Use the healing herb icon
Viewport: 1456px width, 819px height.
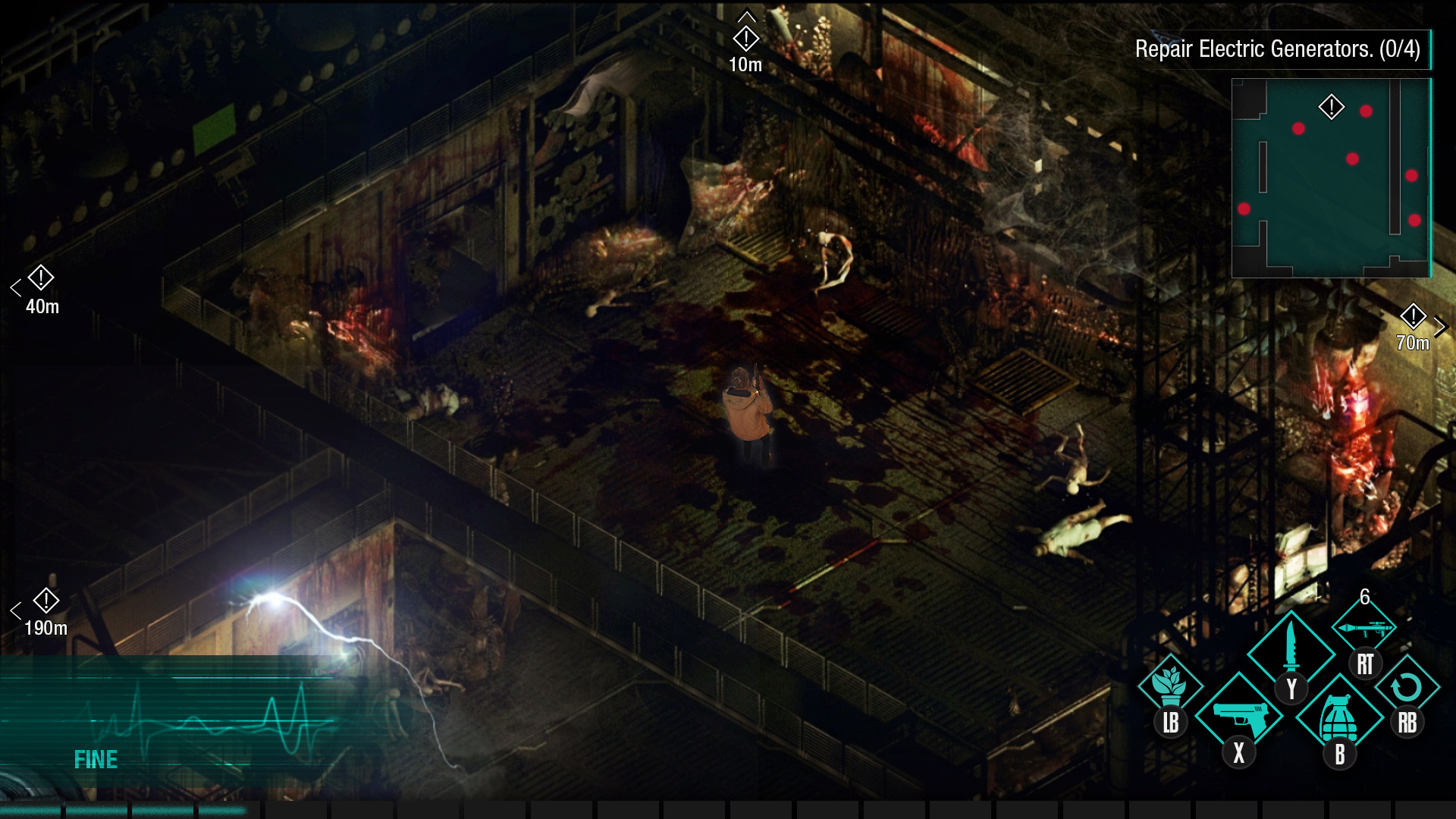(x=1170, y=684)
